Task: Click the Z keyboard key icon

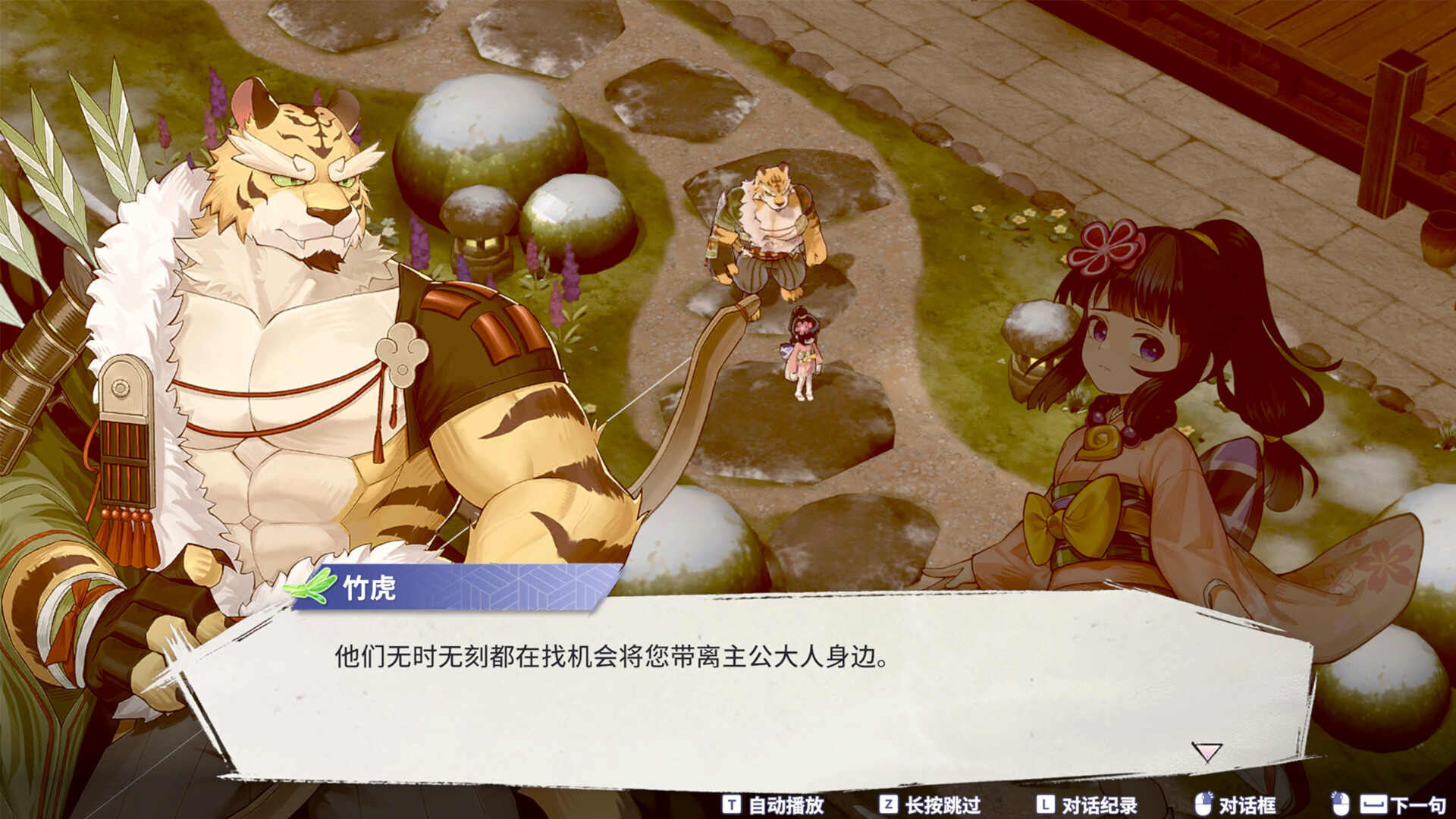Action: pyautogui.click(x=890, y=804)
